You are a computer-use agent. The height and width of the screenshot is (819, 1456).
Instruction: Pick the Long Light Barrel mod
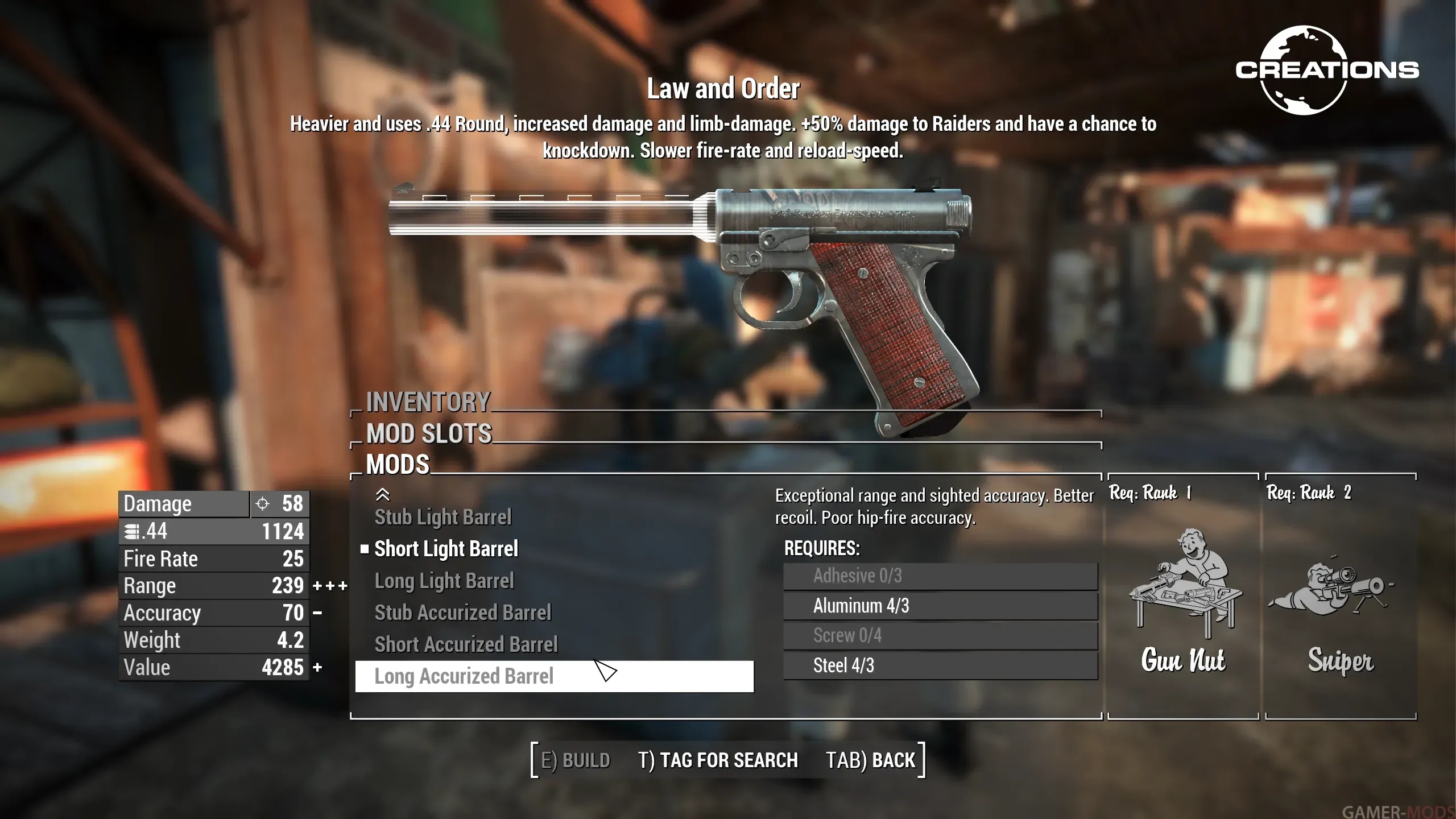[444, 581]
